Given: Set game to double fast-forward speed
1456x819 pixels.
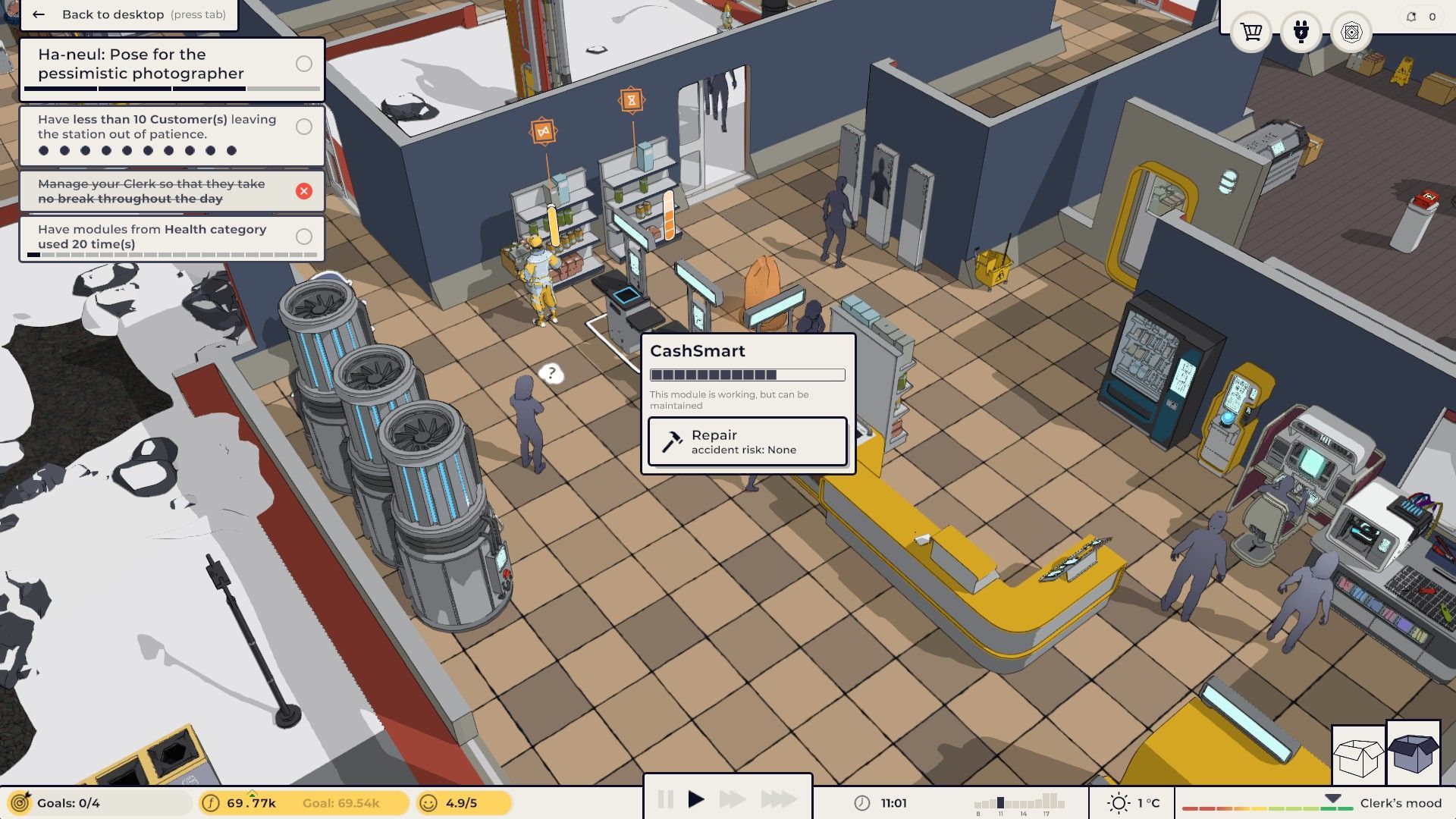Looking at the screenshot, I should [732, 799].
